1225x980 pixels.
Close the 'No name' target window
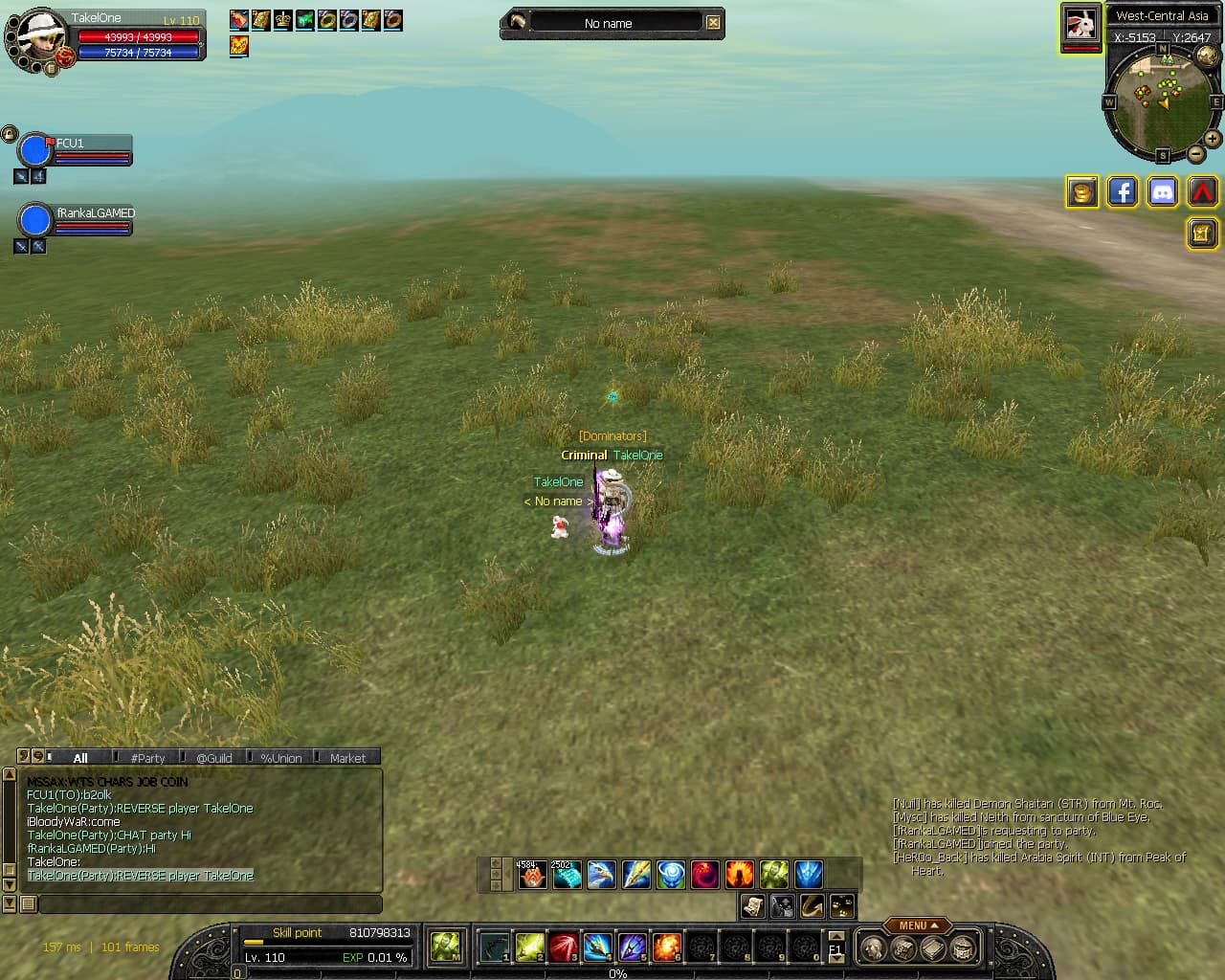[713, 22]
